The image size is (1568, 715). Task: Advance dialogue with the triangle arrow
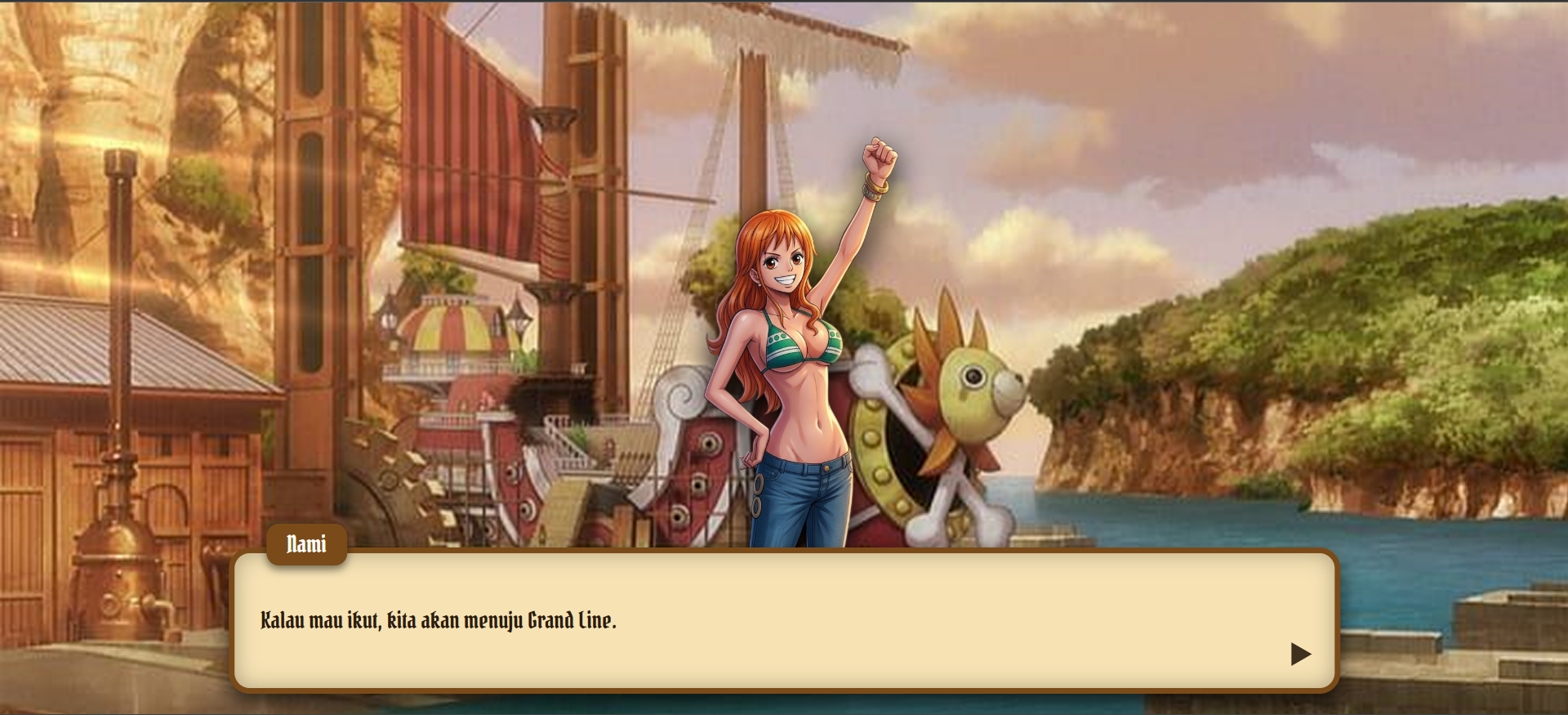tap(1300, 654)
